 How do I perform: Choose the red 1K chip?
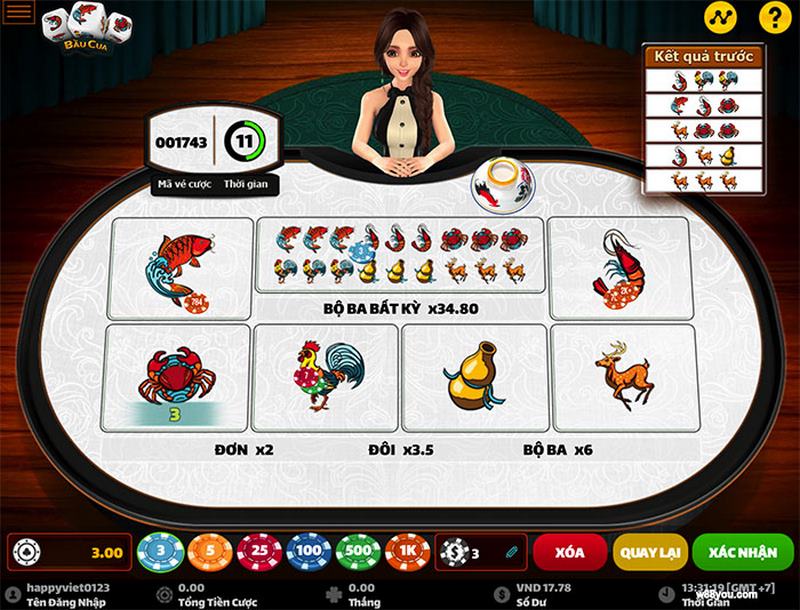pyautogui.click(x=407, y=551)
